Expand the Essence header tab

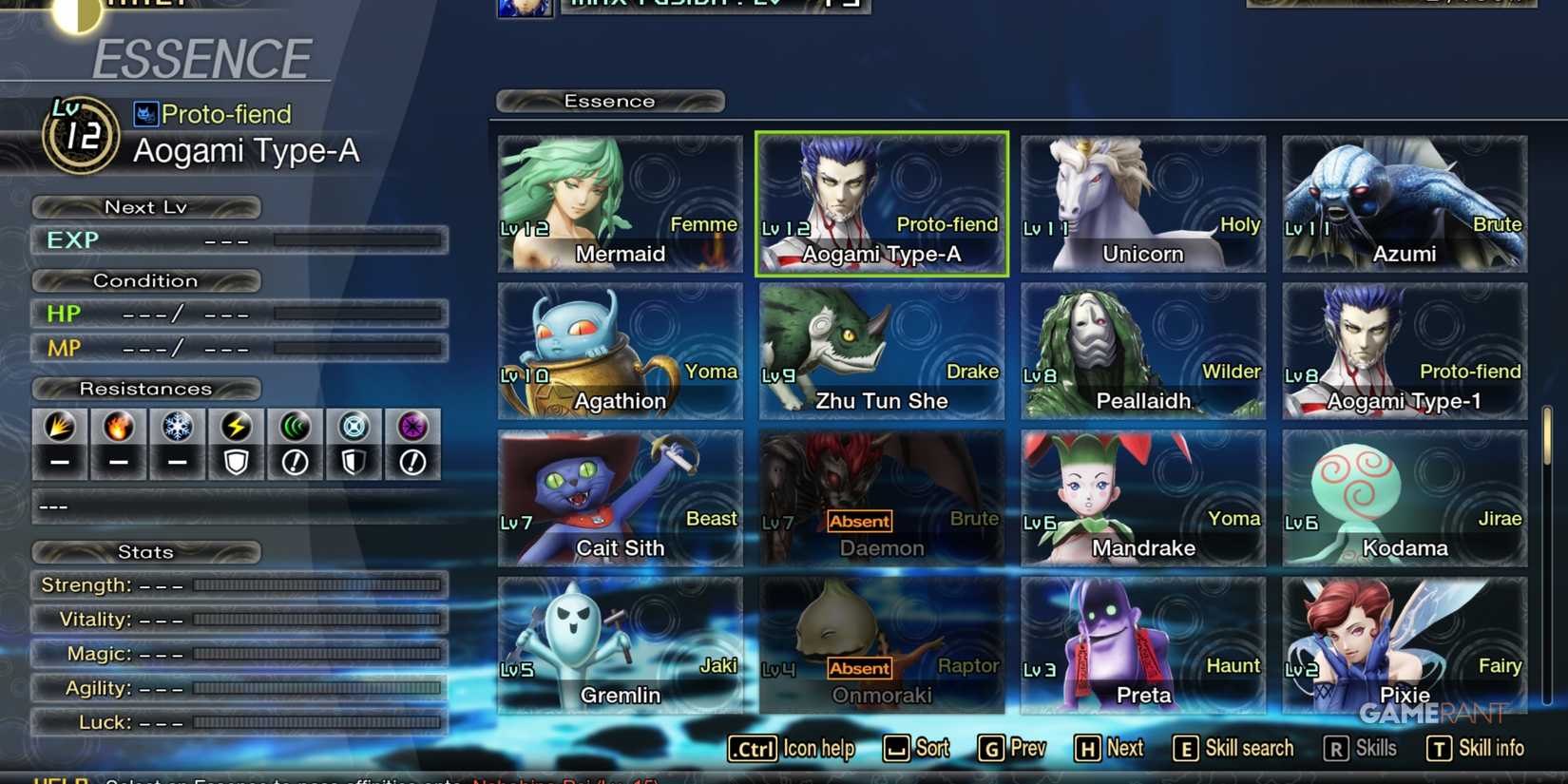coord(609,101)
